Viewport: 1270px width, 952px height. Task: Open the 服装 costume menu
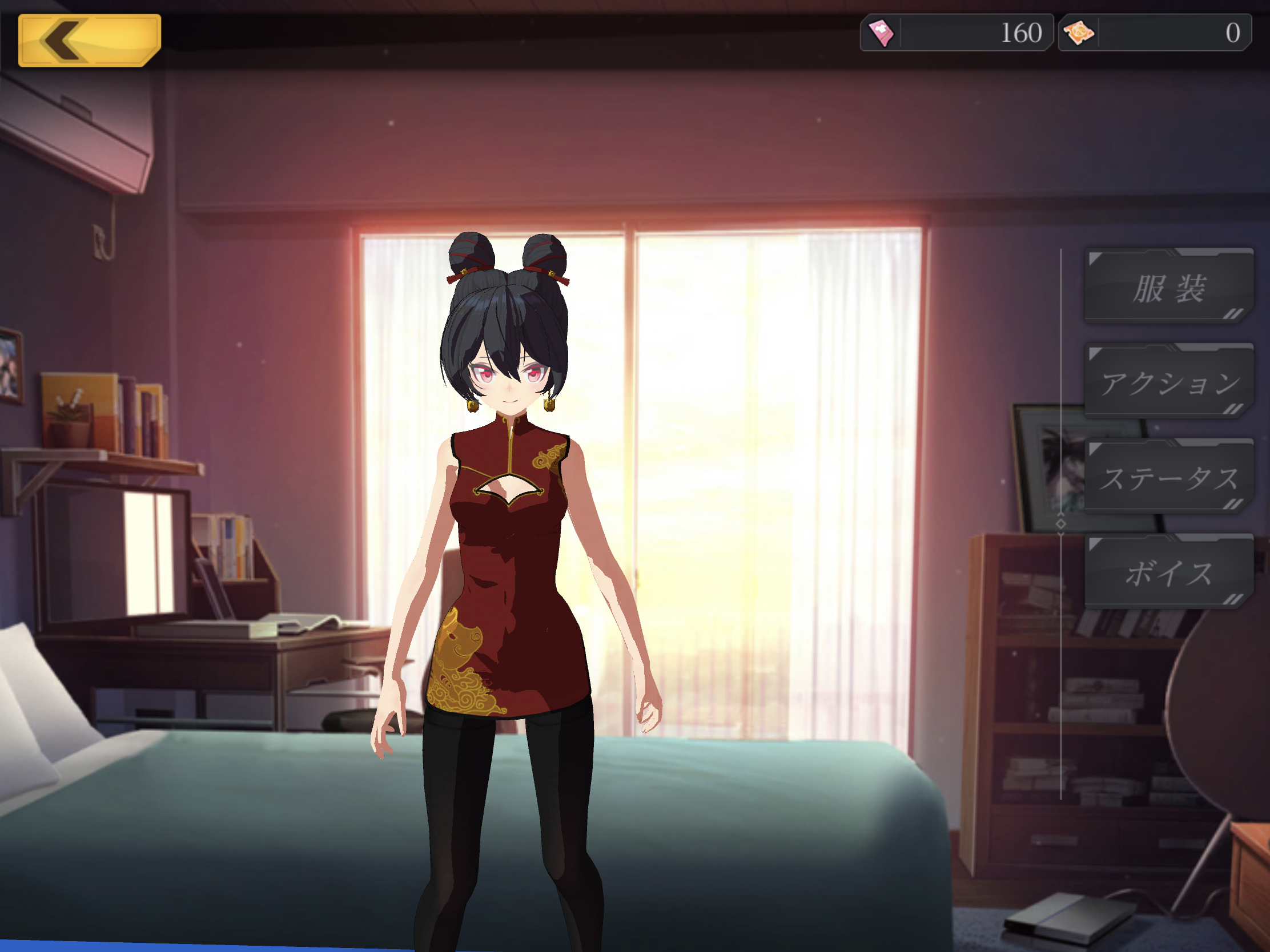pyautogui.click(x=1168, y=287)
